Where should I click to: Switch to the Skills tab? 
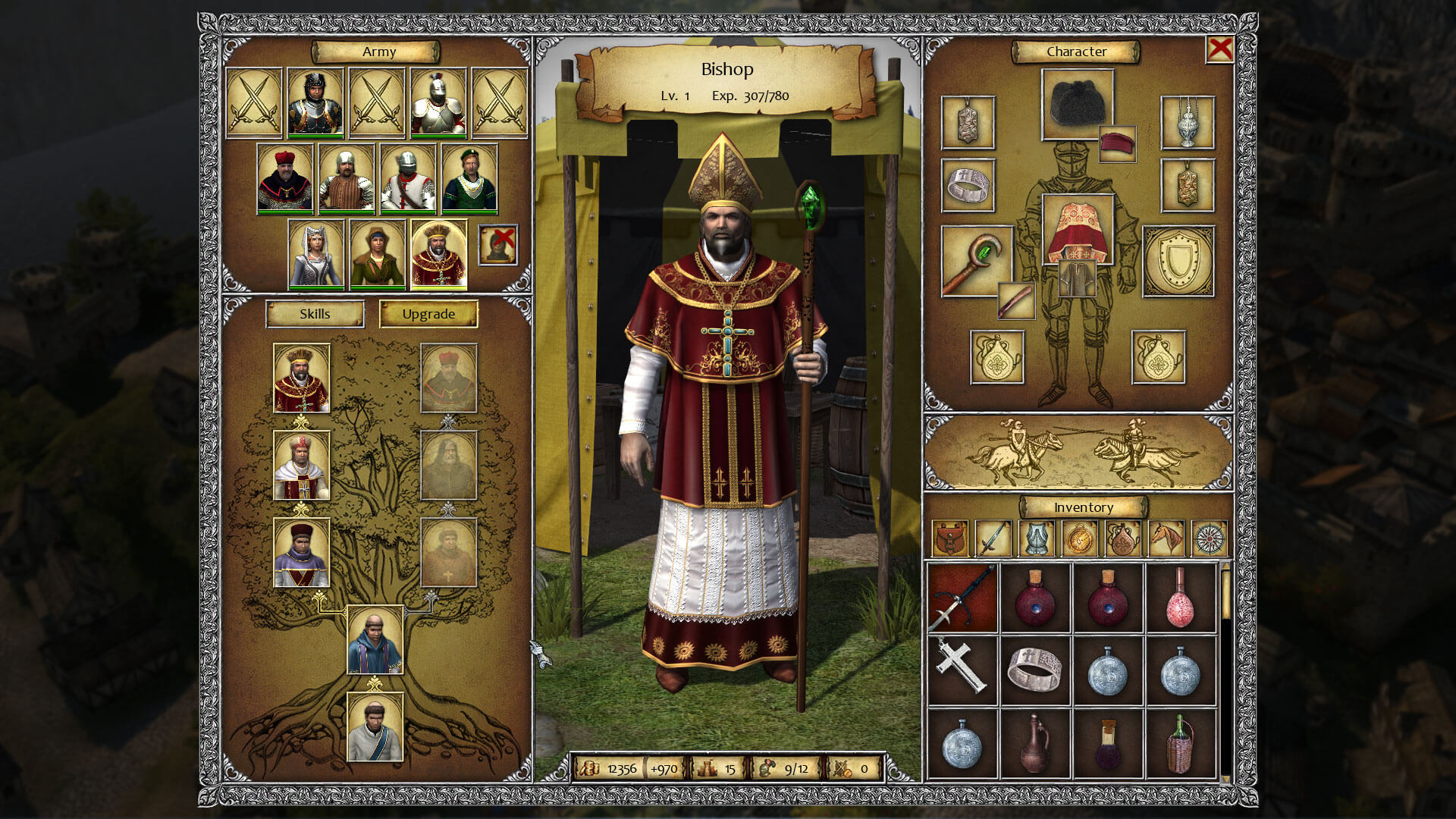[315, 313]
